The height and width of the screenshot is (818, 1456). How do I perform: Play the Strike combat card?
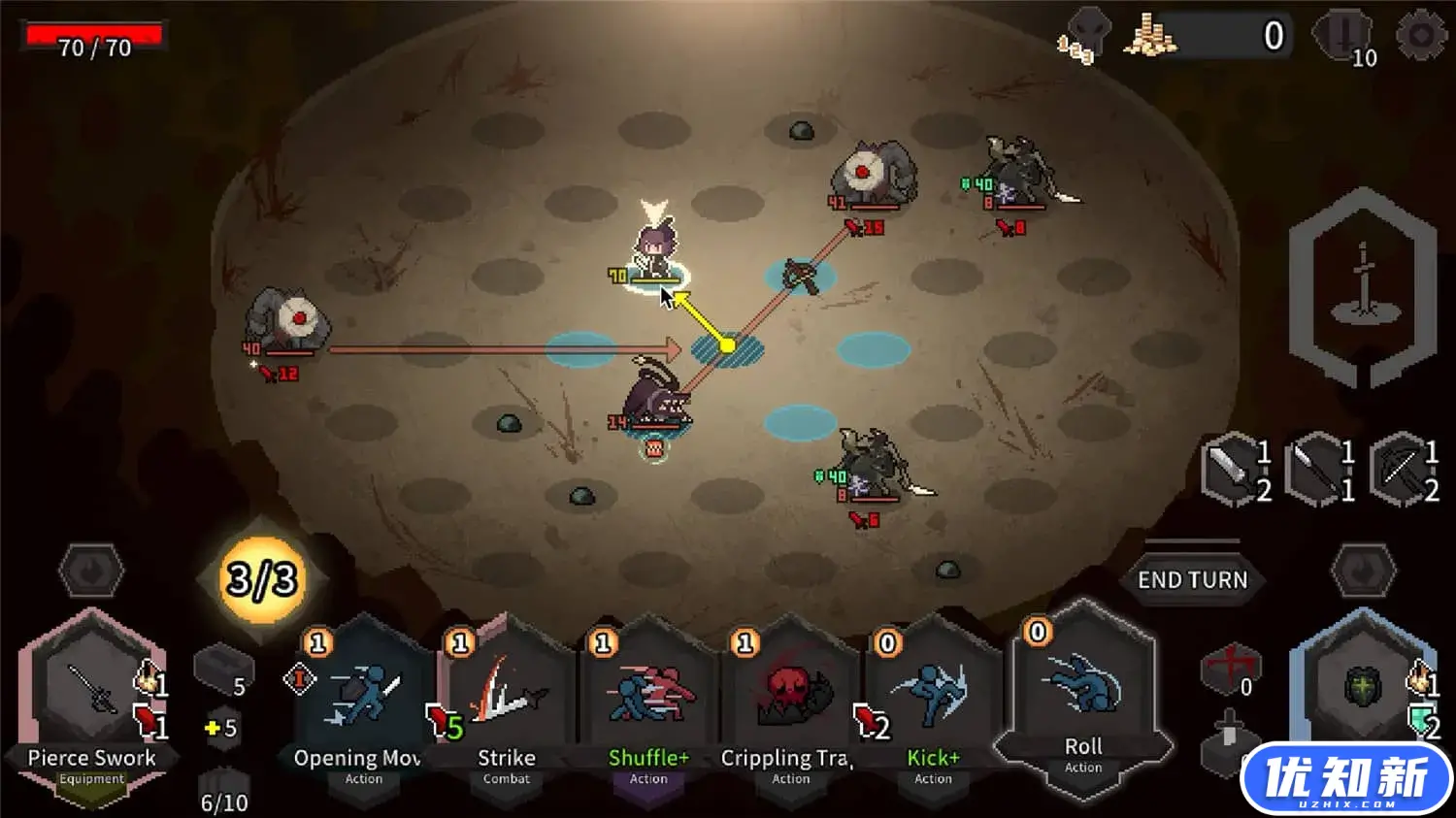click(x=506, y=703)
